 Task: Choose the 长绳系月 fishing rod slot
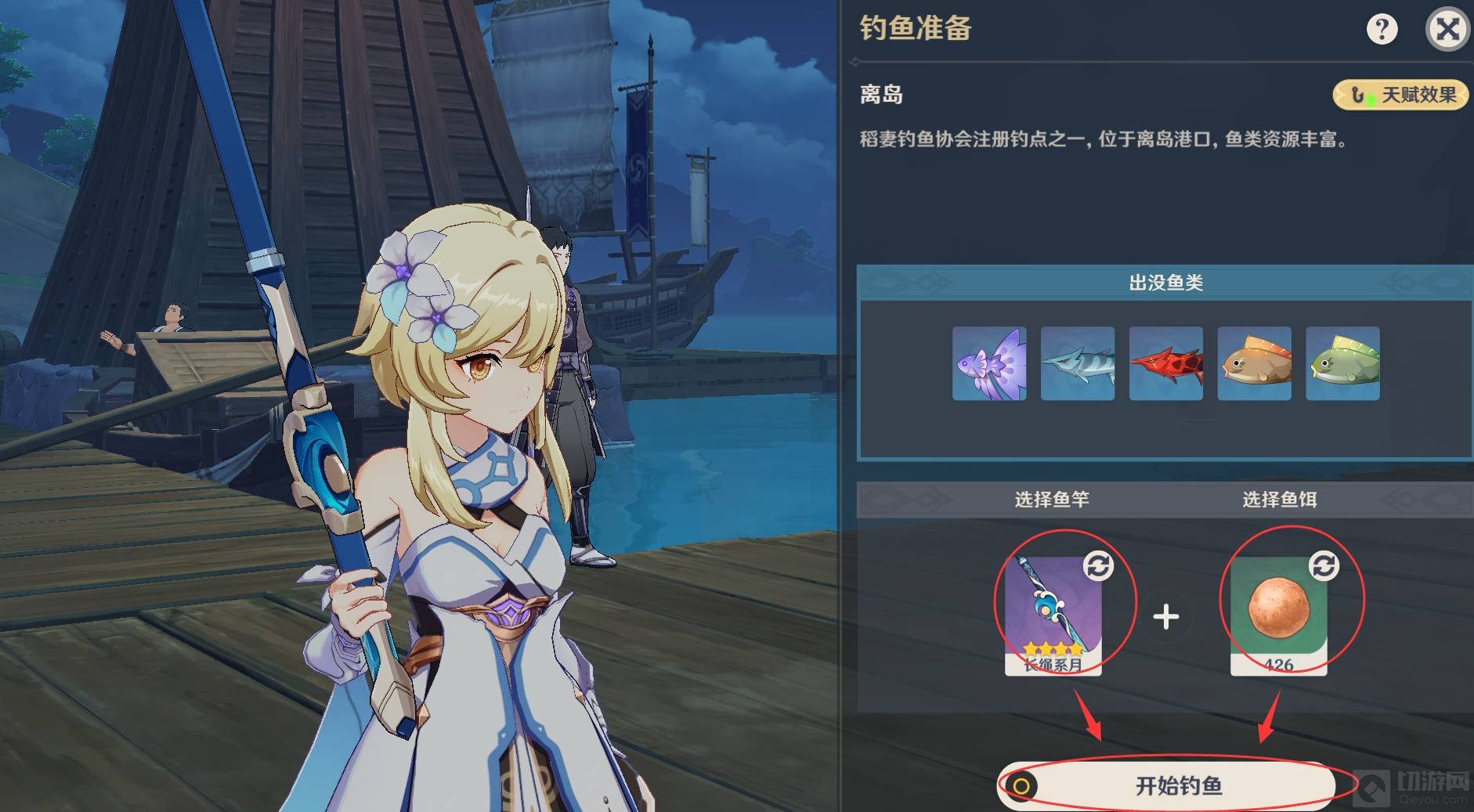(1053, 616)
